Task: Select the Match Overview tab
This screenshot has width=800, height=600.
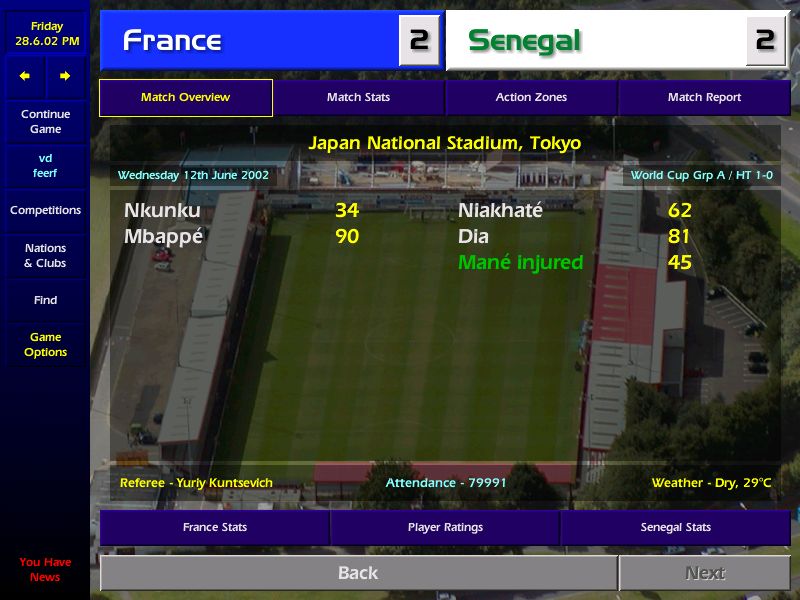Action: point(185,98)
